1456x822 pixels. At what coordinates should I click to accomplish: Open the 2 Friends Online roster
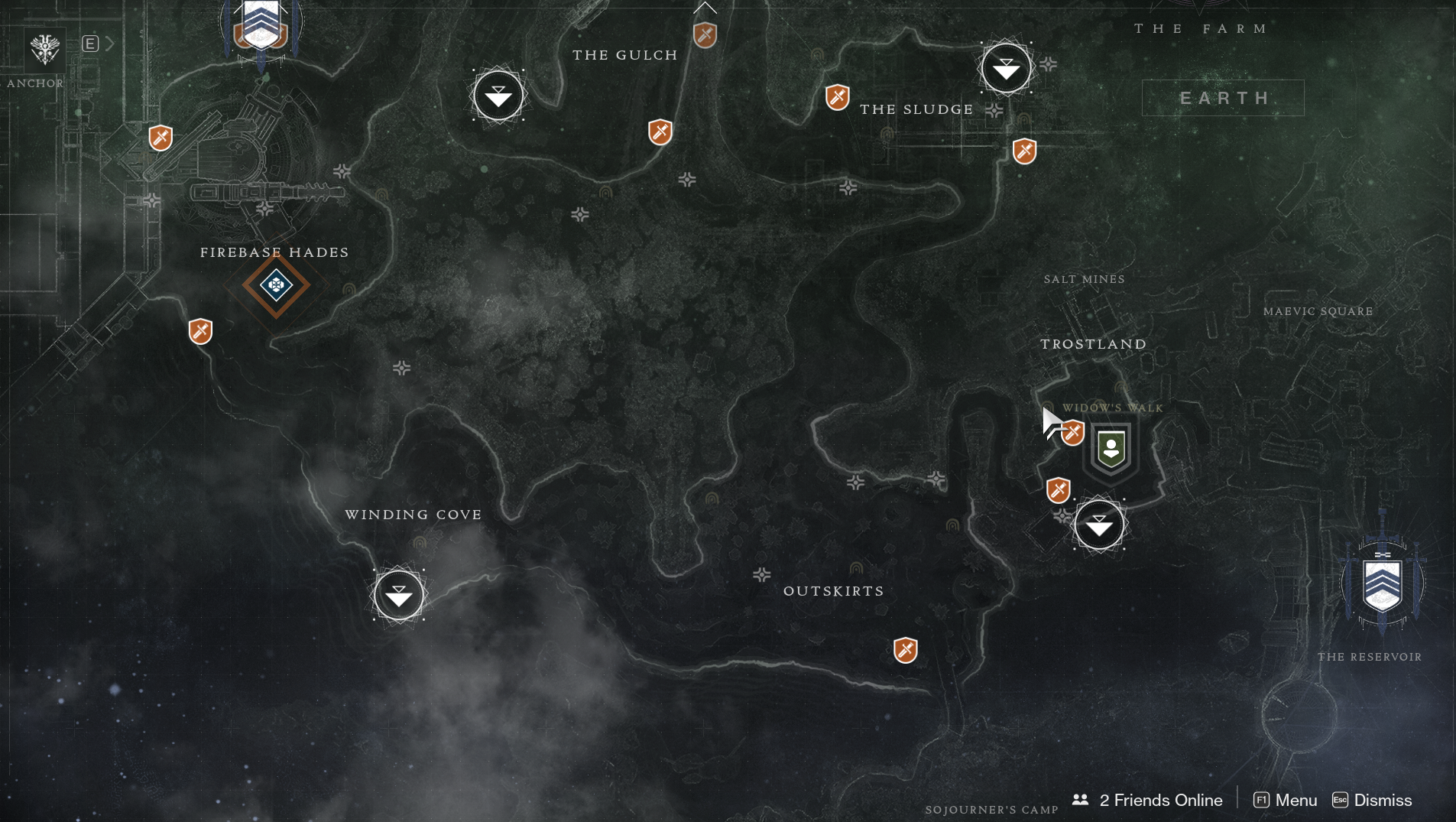[x=1148, y=800]
